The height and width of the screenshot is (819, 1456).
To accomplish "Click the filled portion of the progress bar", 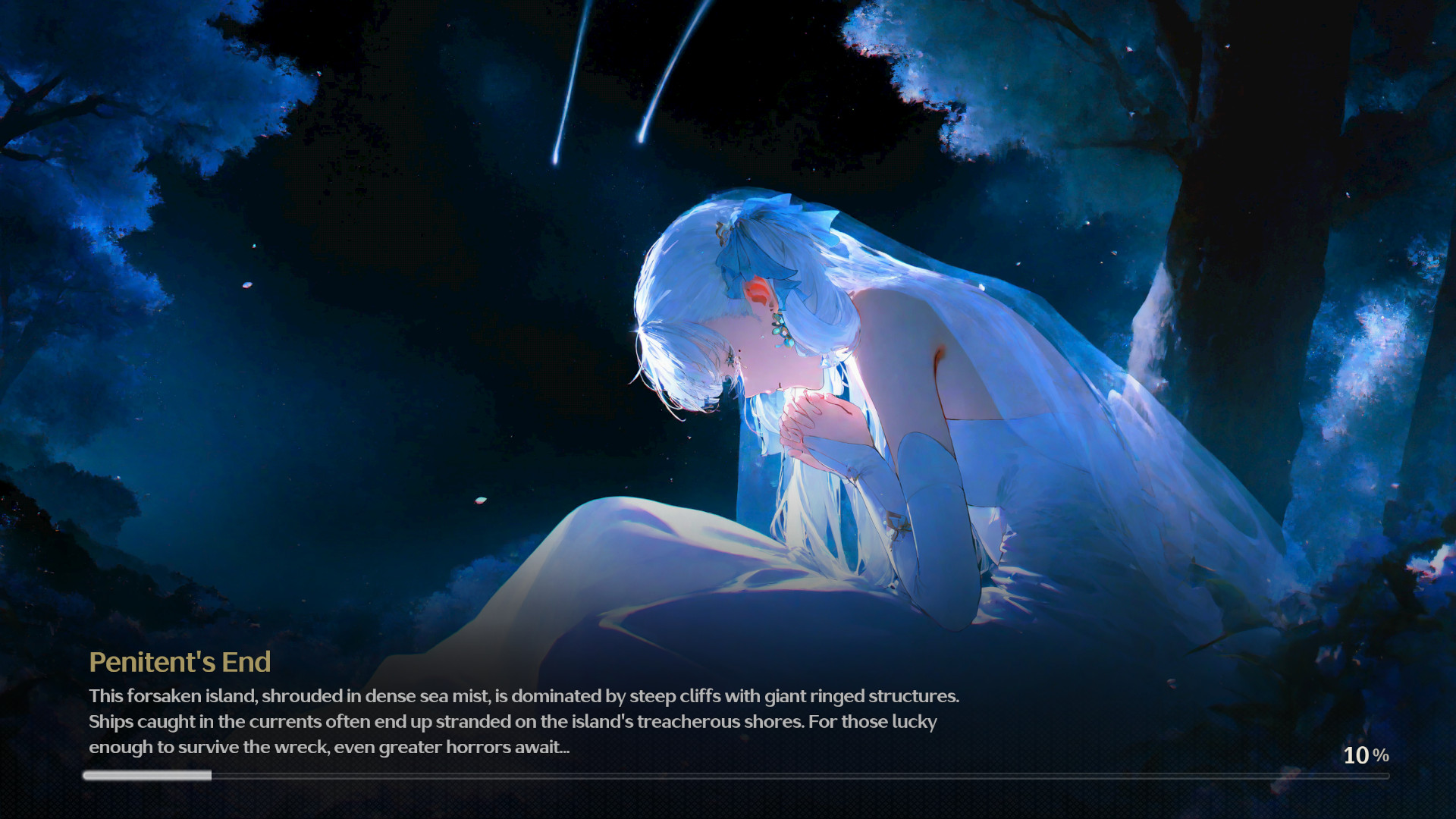I will coord(148,775).
